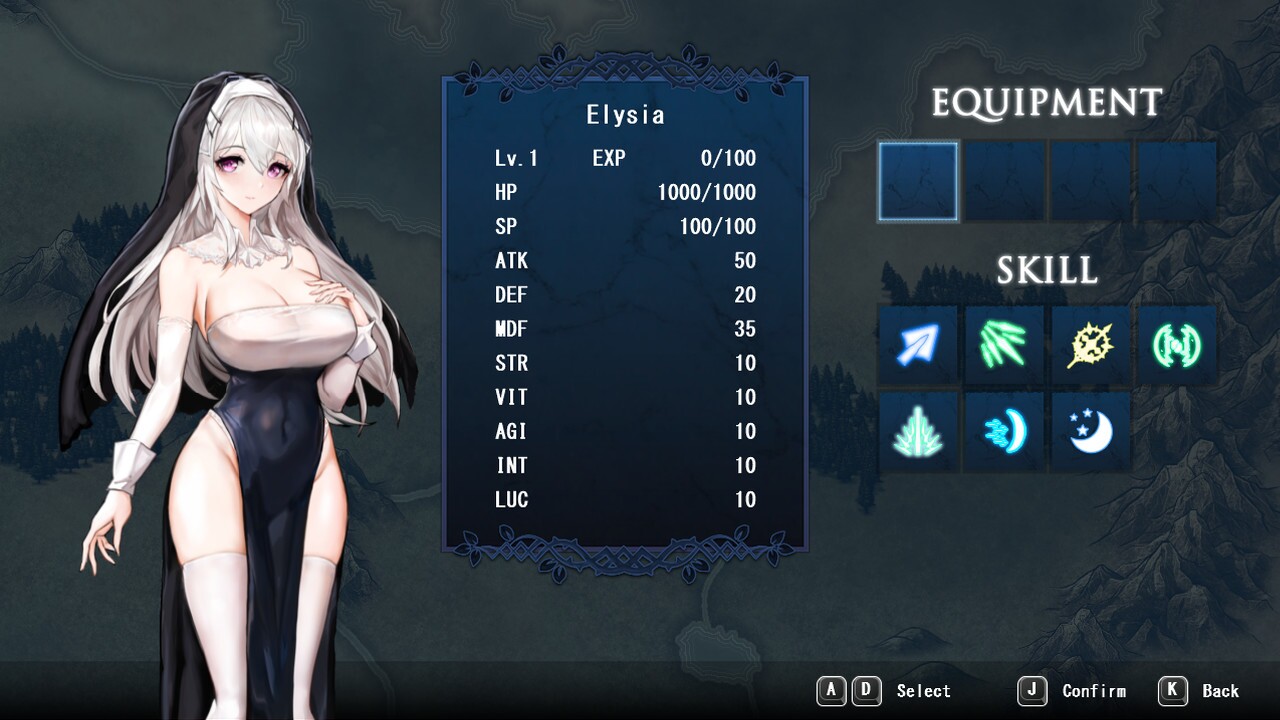This screenshot has height=720, width=1280.
Task: Pick the golden spiked mace skill
Action: tap(1091, 346)
